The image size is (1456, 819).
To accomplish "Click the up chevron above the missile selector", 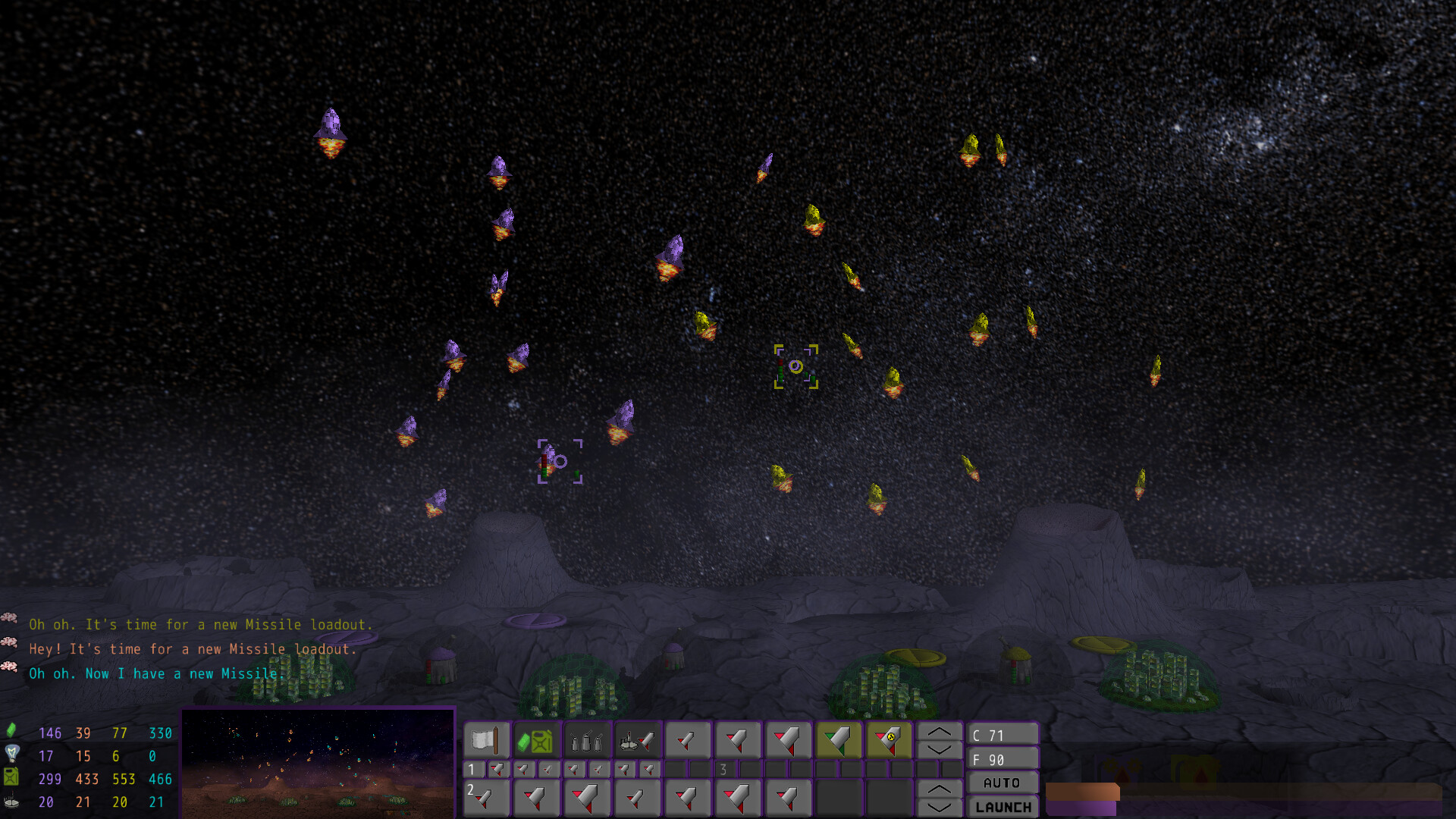I will [939, 733].
